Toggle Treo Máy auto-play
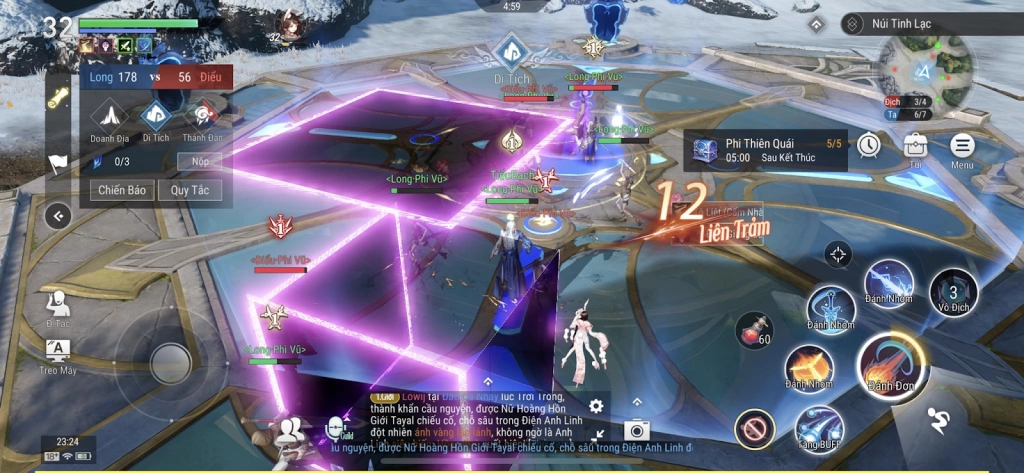The image size is (1024, 473). tap(59, 353)
